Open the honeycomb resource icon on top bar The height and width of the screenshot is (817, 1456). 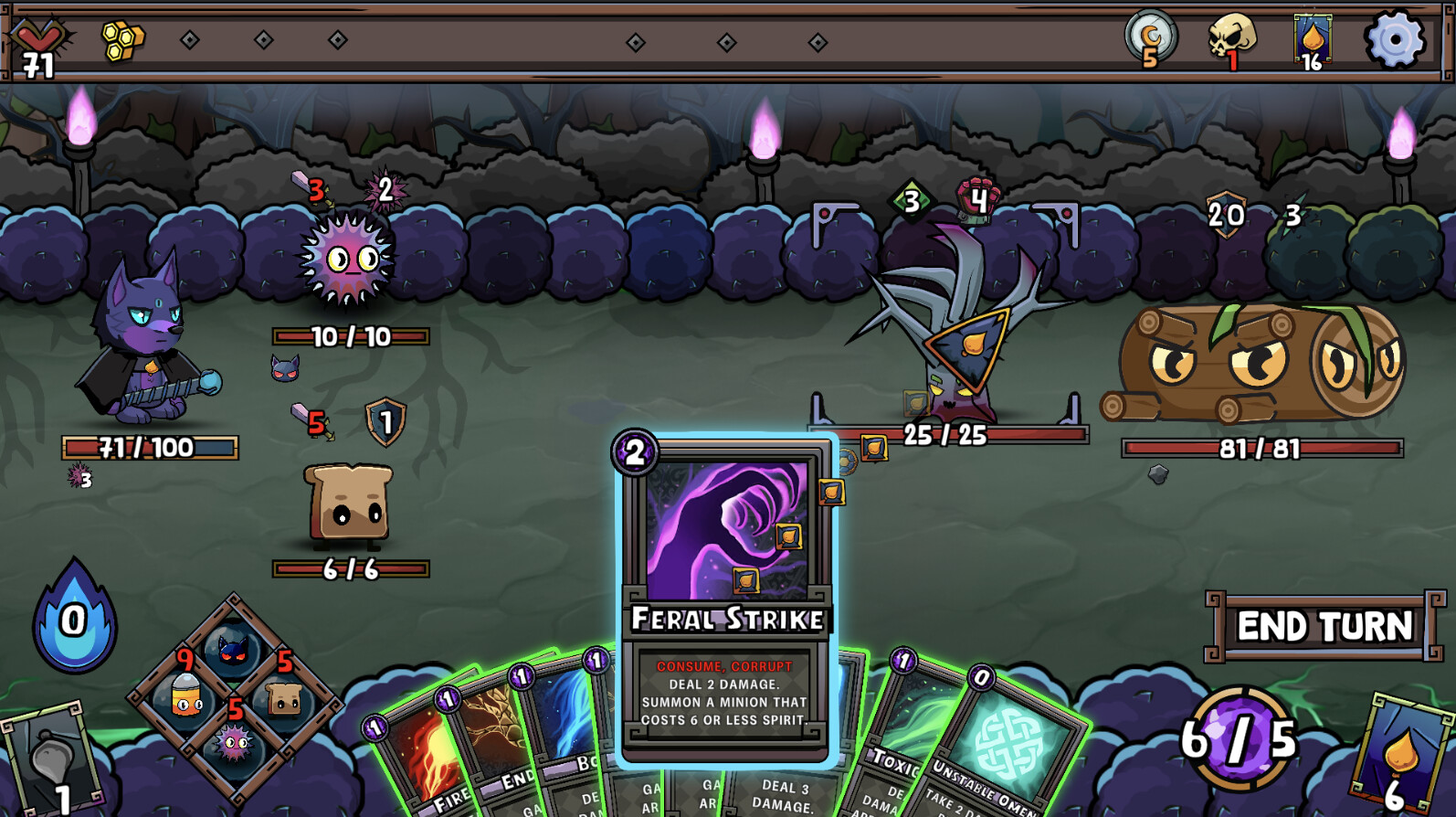point(121,41)
